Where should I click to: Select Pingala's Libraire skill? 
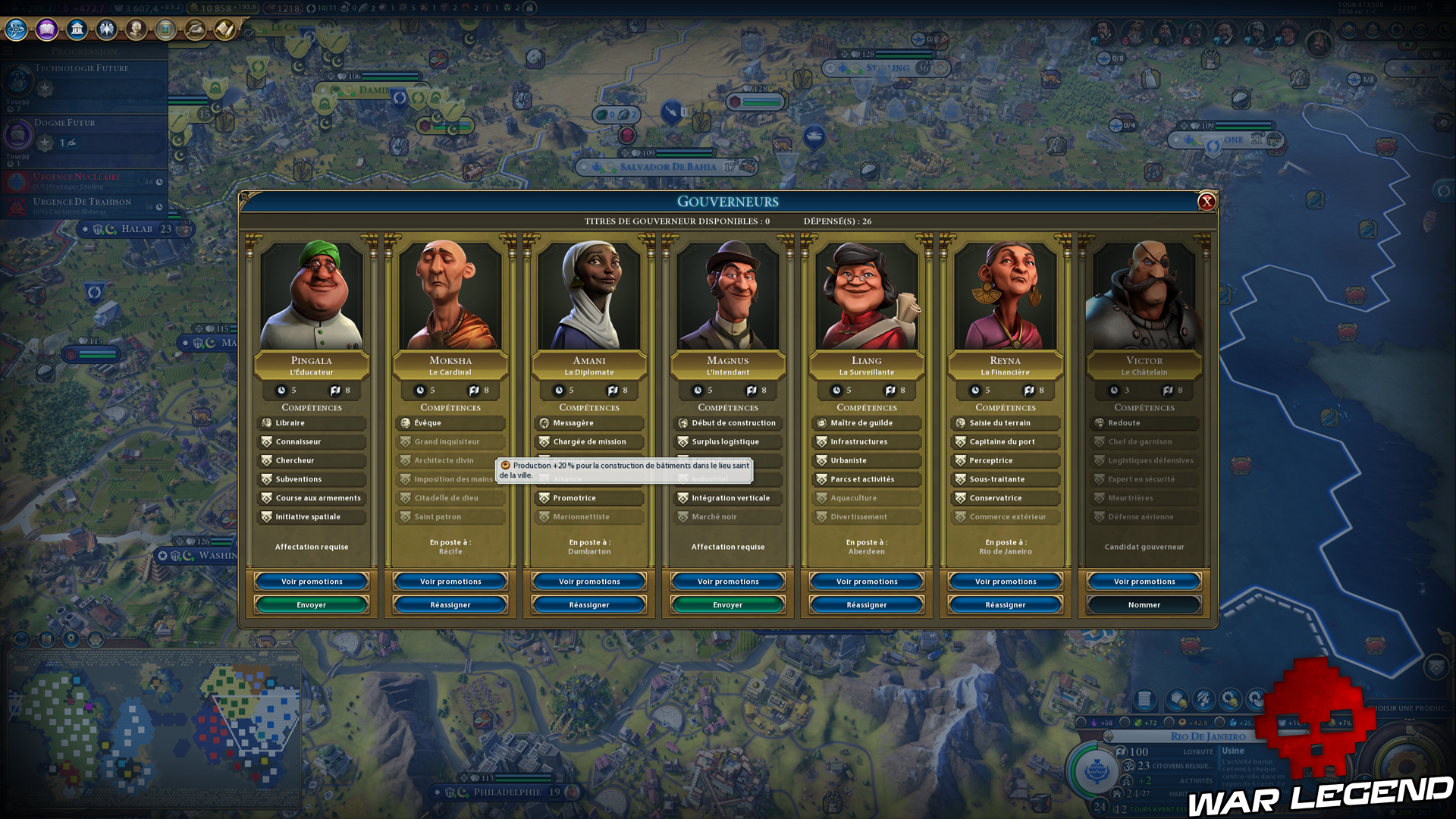pos(312,423)
